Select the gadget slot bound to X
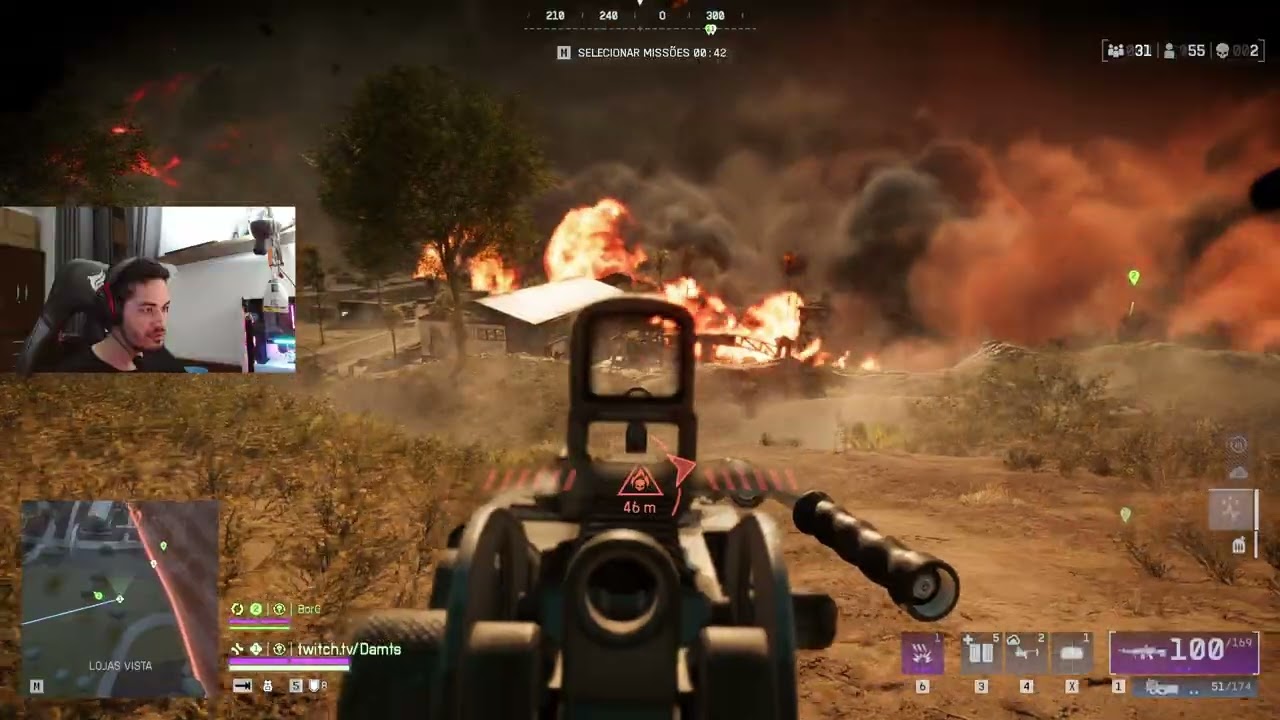 [x=1072, y=653]
